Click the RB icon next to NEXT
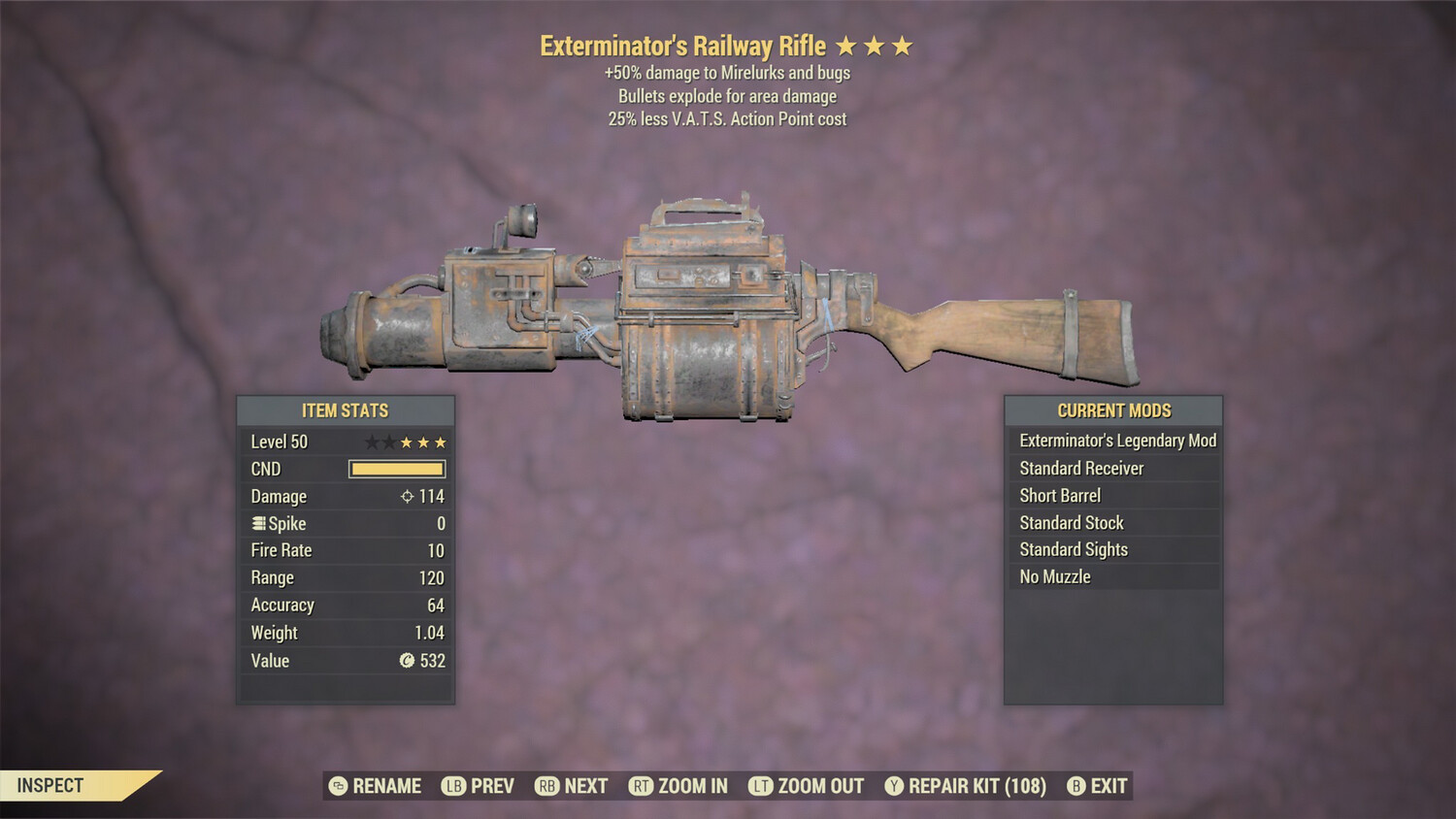 pyautogui.click(x=545, y=786)
